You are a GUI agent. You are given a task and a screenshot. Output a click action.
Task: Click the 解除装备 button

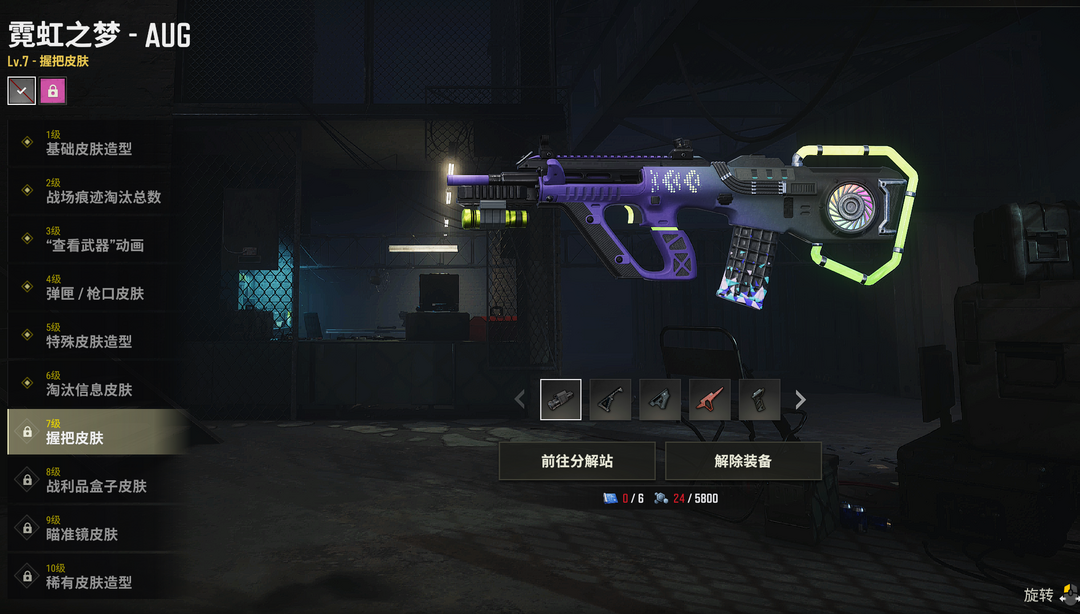click(743, 461)
